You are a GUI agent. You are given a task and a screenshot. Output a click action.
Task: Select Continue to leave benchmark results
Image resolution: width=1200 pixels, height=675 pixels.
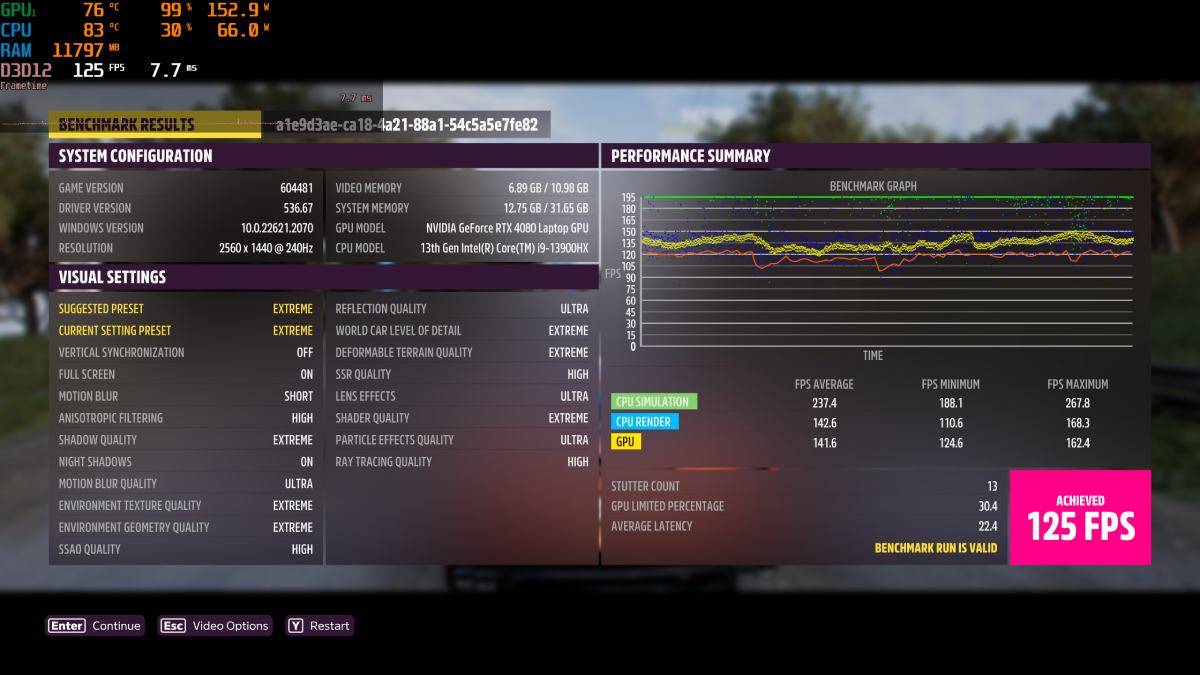point(96,626)
